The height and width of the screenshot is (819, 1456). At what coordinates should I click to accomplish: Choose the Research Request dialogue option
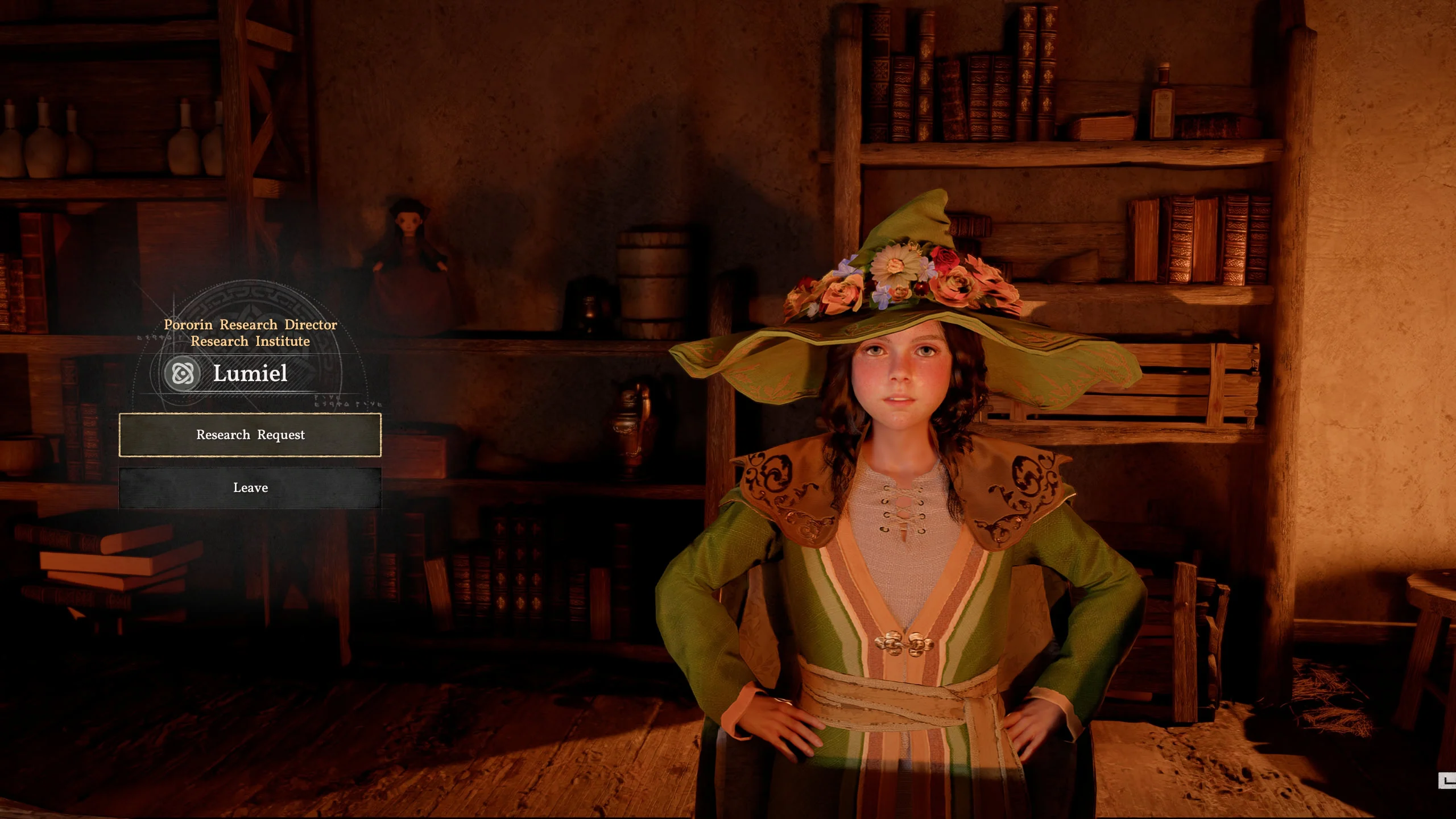(x=250, y=435)
